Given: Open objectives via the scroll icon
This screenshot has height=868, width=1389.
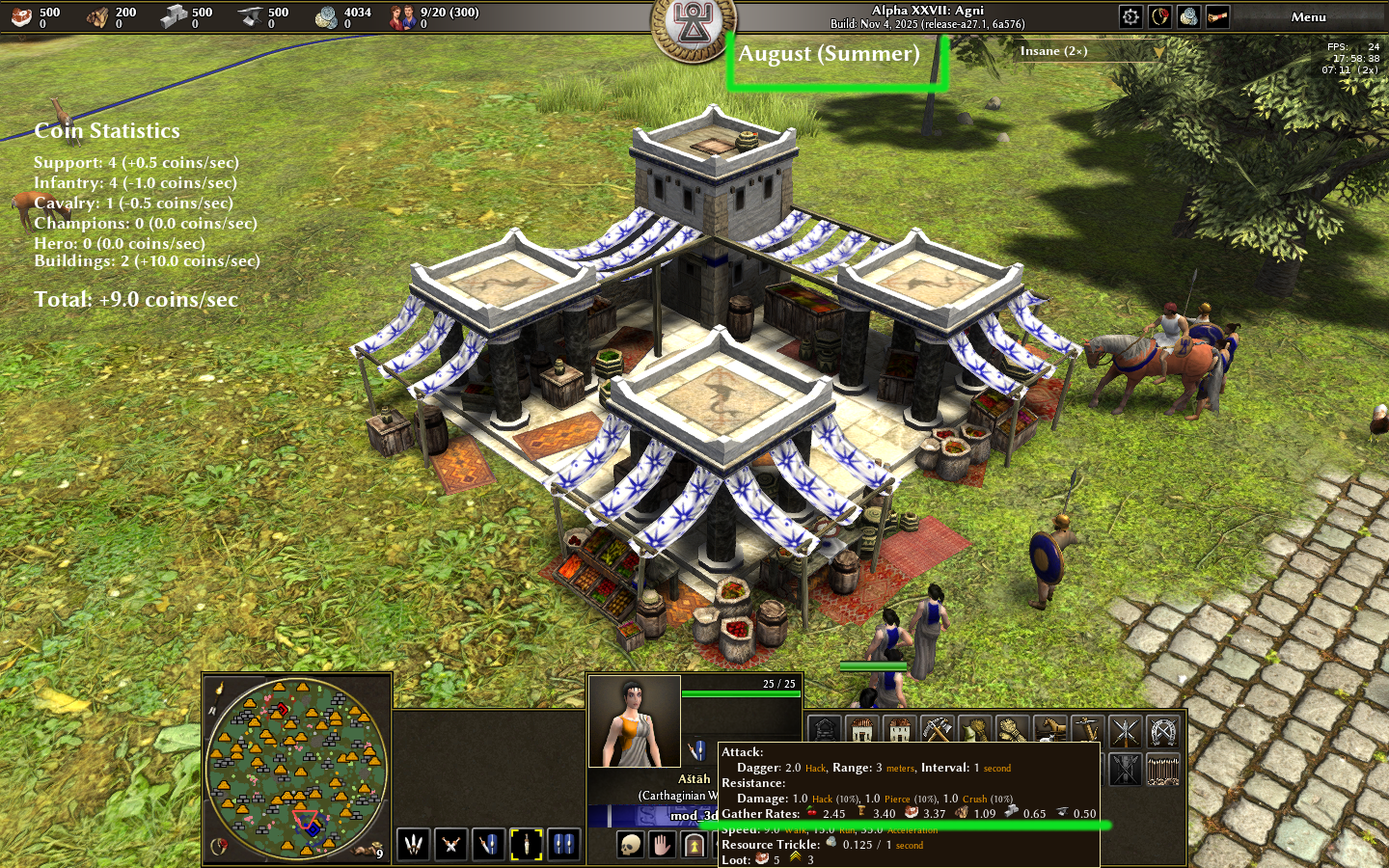Looking at the screenshot, I should pos(1217,16).
